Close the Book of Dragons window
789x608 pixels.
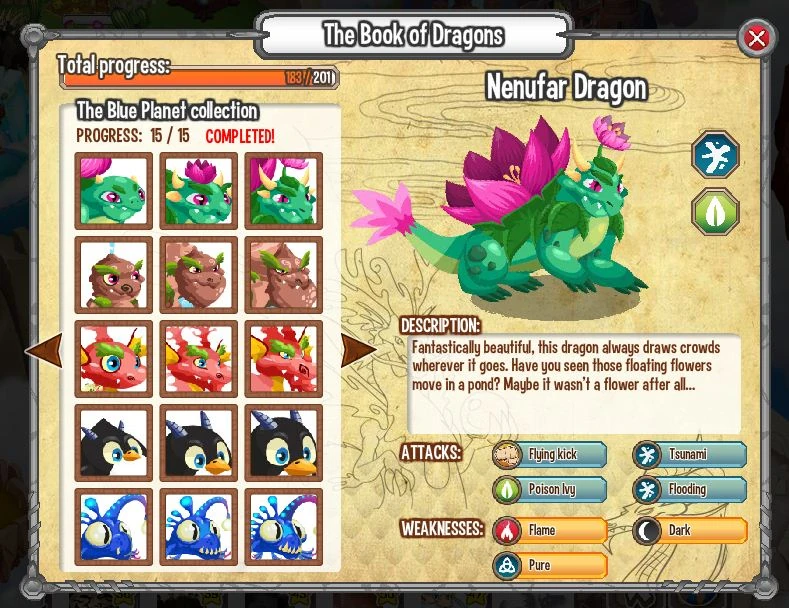pyautogui.click(x=757, y=39)
